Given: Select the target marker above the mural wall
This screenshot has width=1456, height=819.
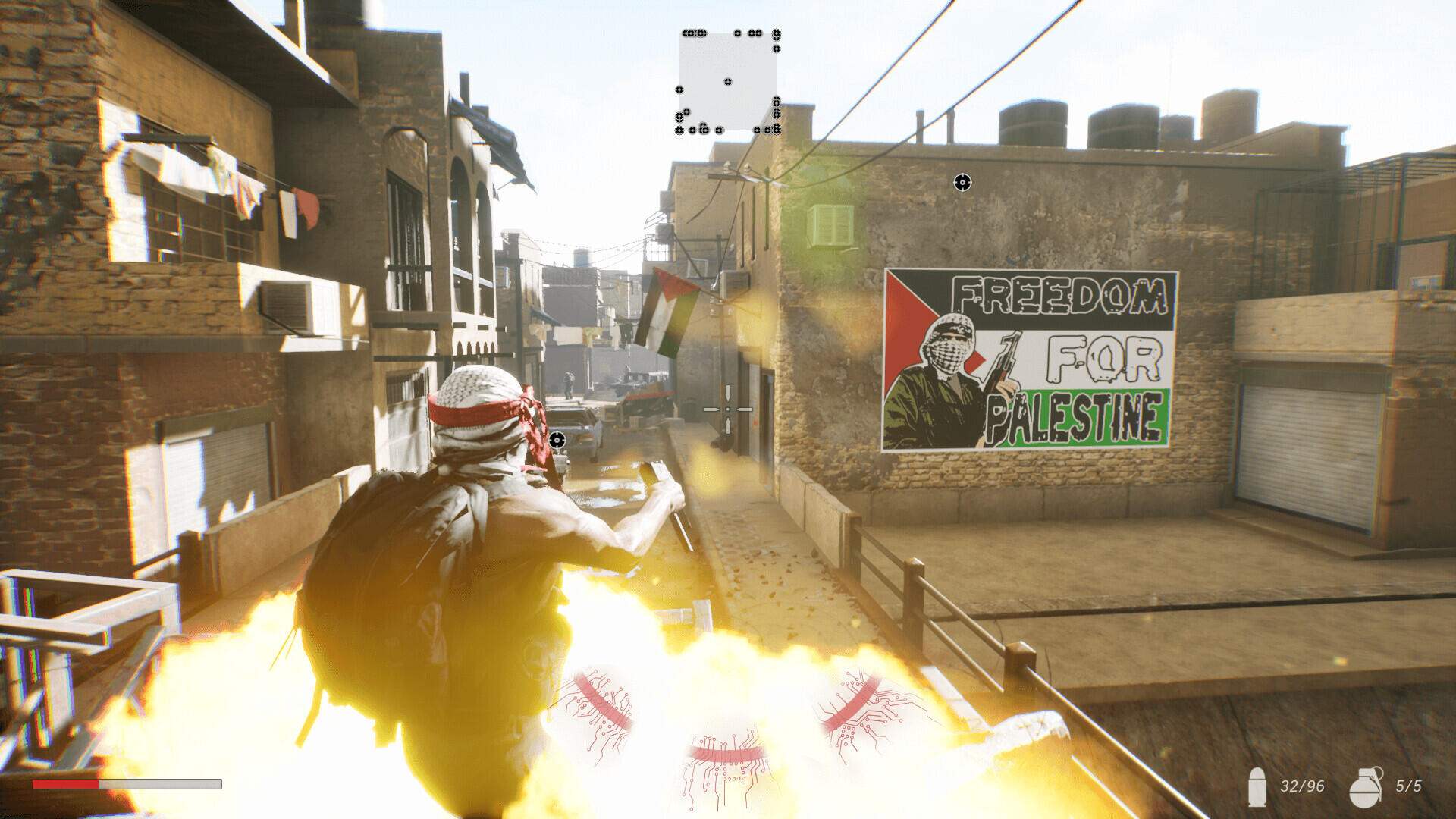Looking at the screenshot, I should (962, 182).
